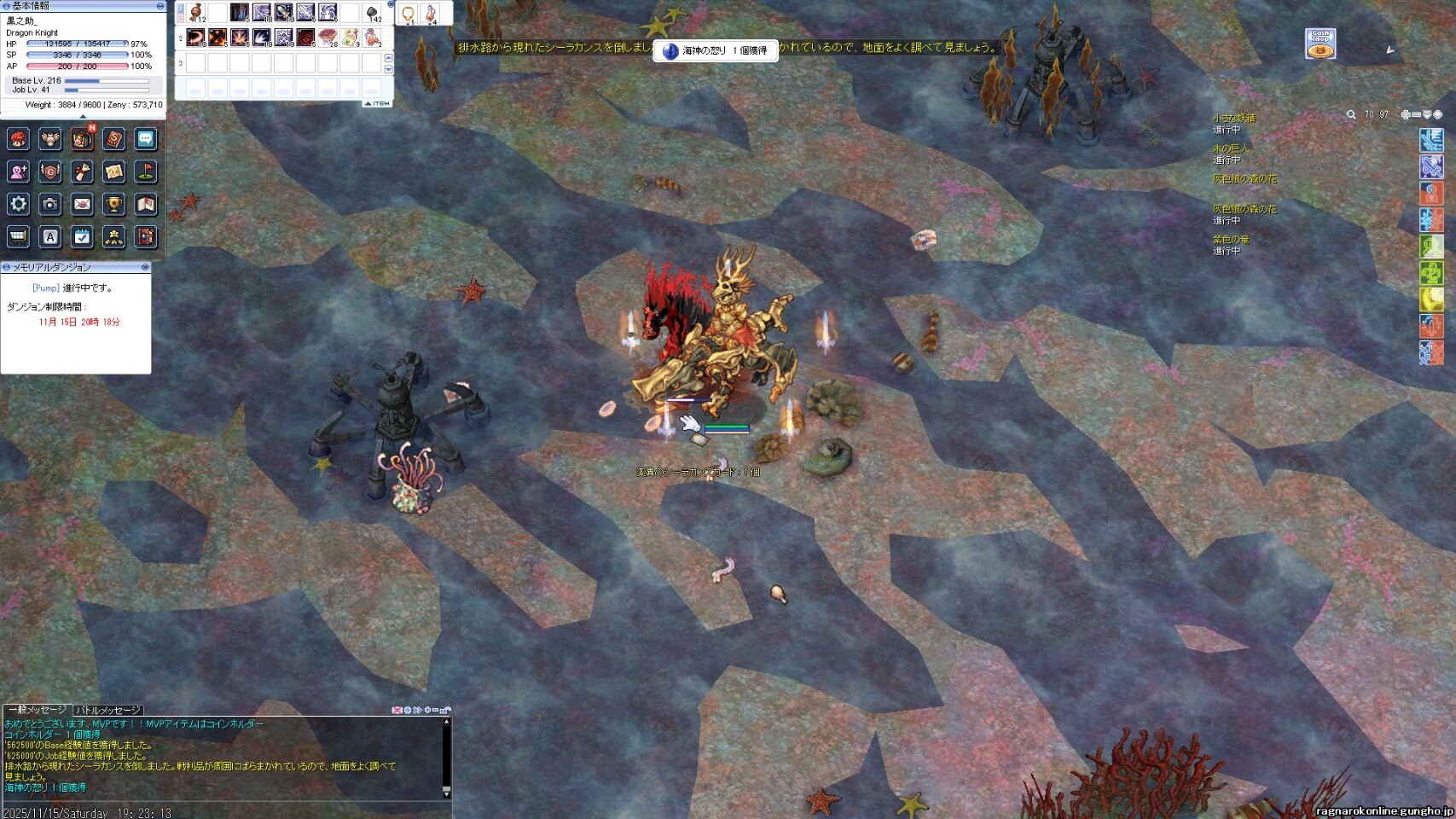This screenshot has width=1456, height=819.
Task: Close the メモリアルダンジョン window
Action: [x=145, y=267]
